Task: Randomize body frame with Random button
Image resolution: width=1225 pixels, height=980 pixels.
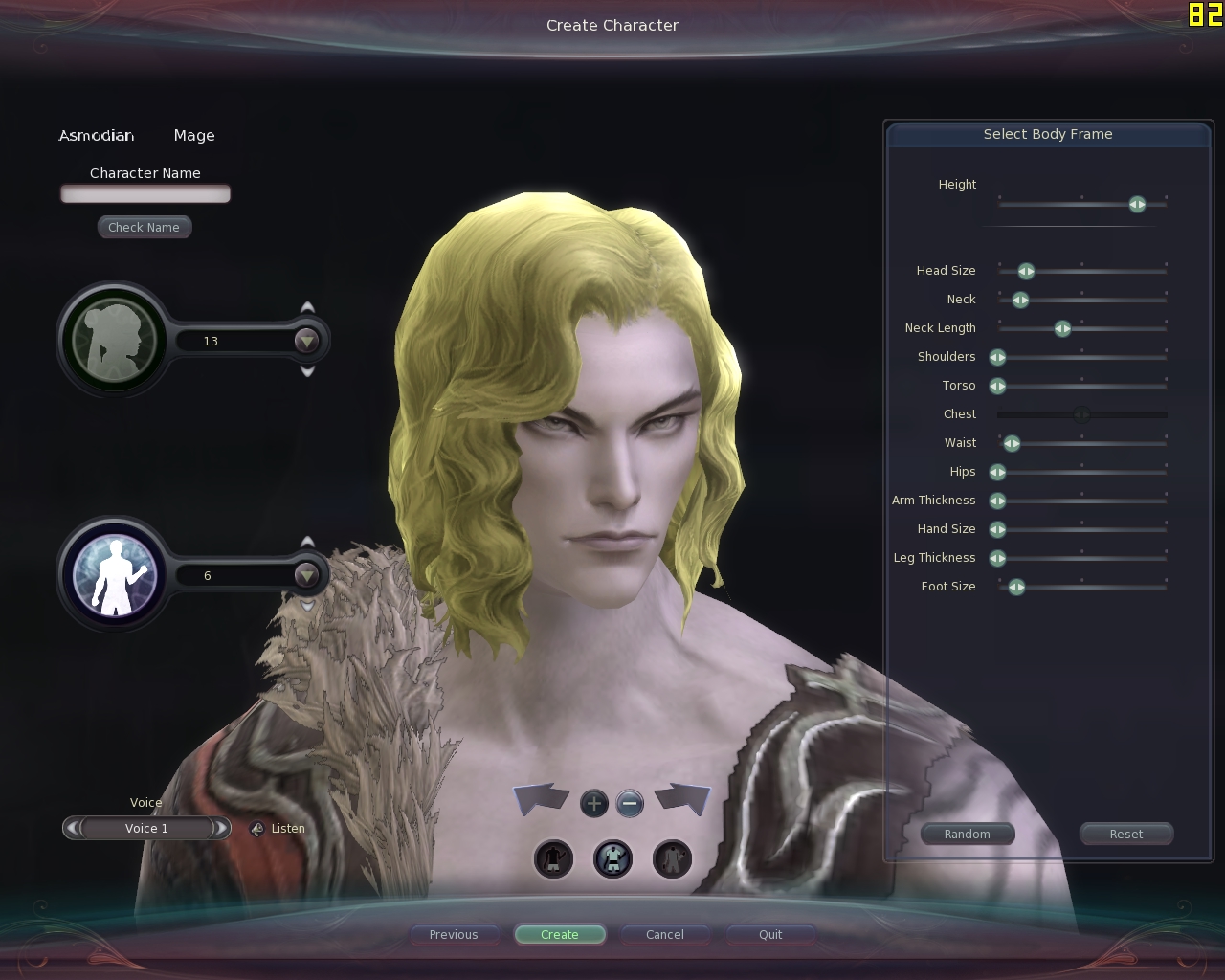Action: (968, 835)
